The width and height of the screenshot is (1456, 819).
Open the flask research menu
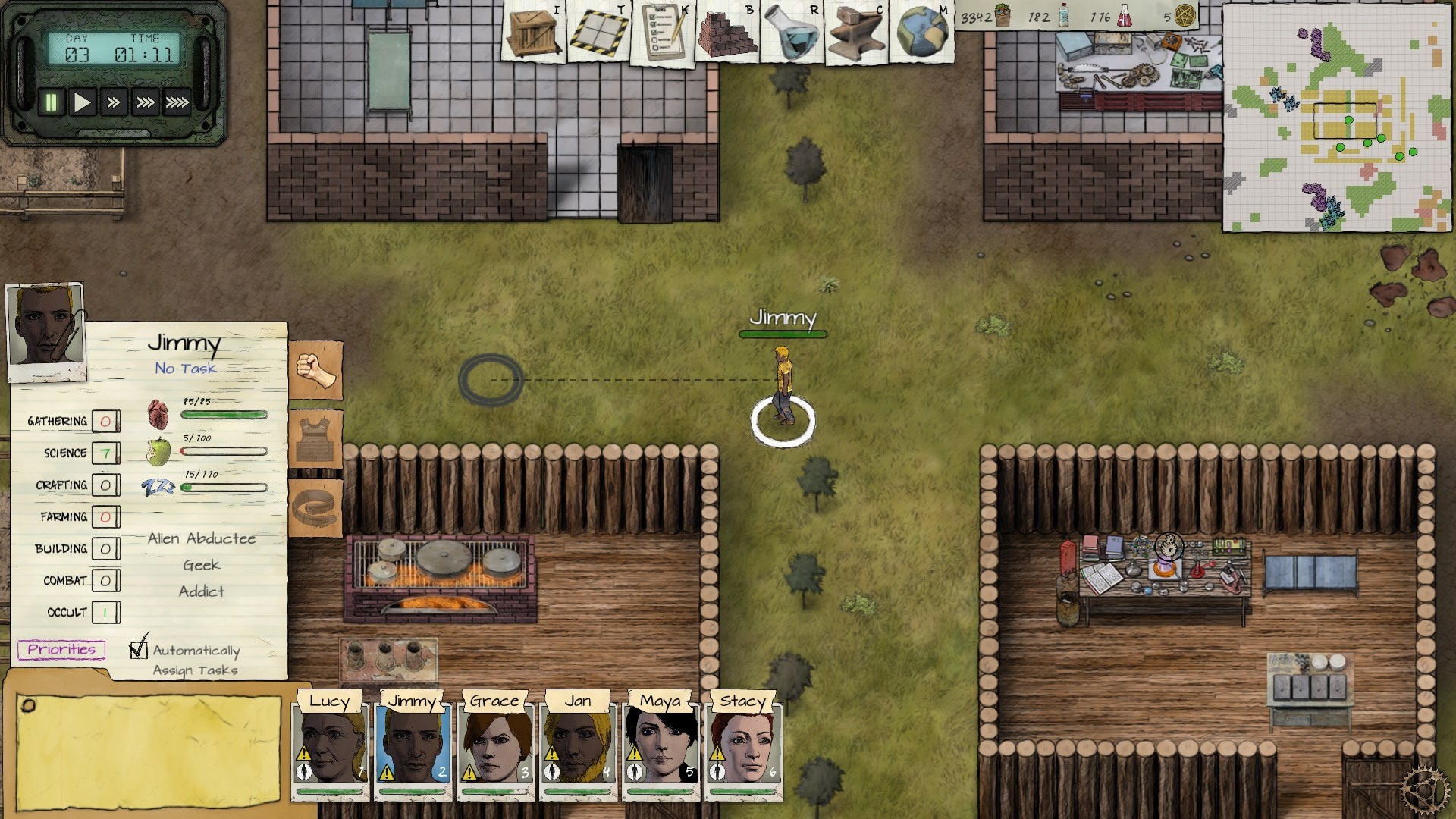(x=792, y=32)
